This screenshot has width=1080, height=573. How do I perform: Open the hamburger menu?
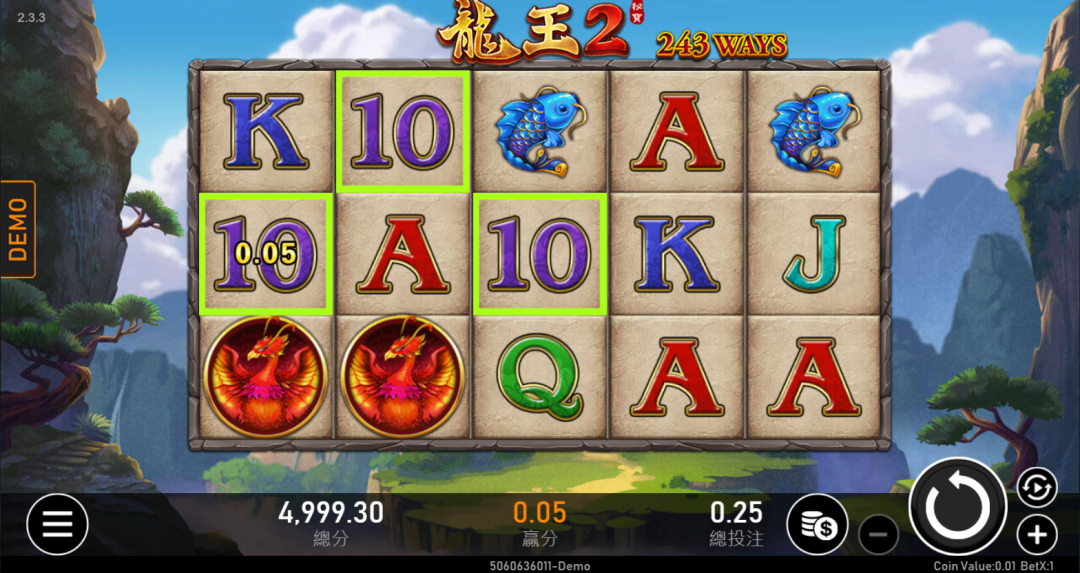click(57, 524)
